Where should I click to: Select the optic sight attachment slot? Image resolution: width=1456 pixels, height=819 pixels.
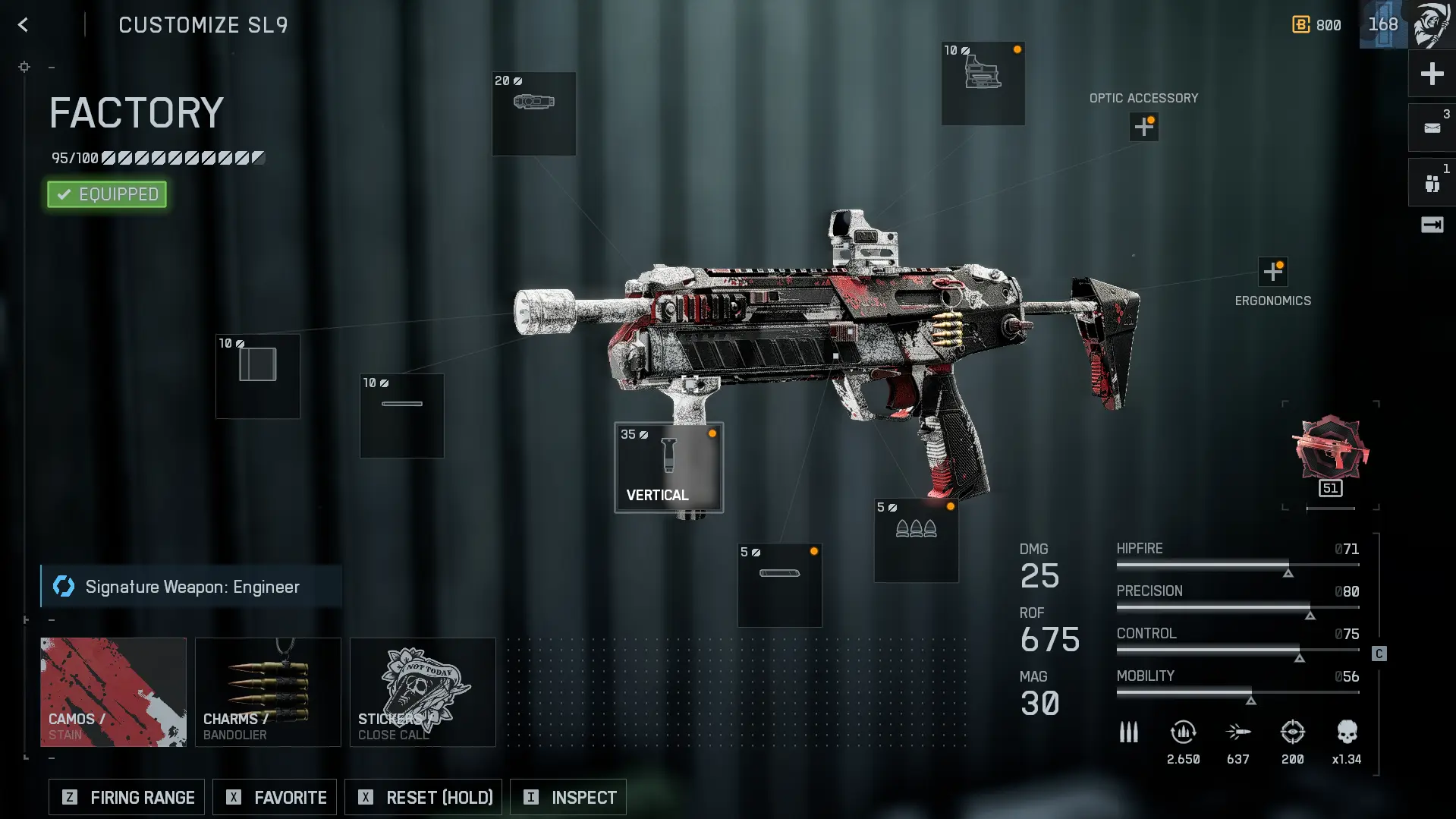click(983, 83)
